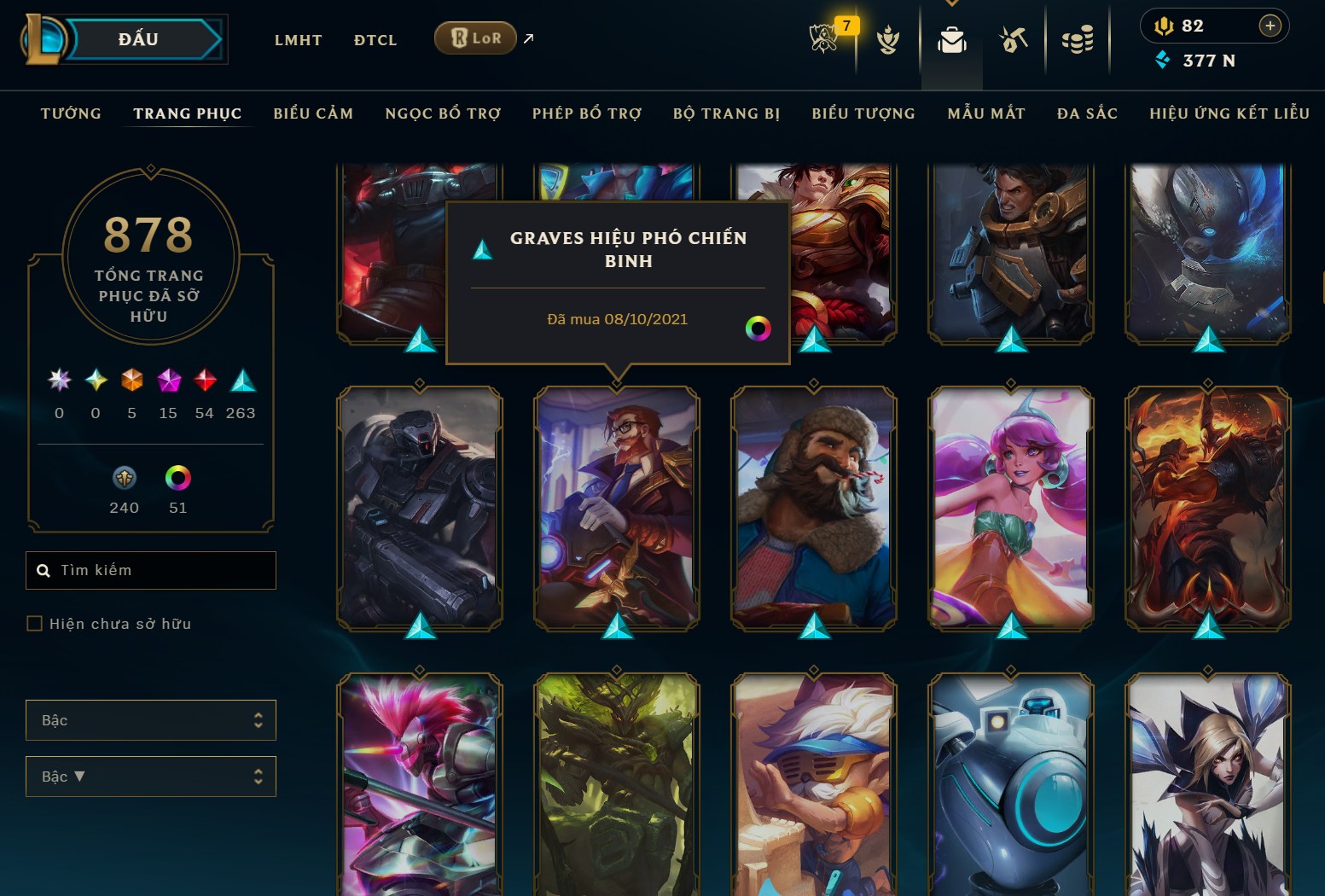Open the Esports section with notification badge

[x=823, y=38]
